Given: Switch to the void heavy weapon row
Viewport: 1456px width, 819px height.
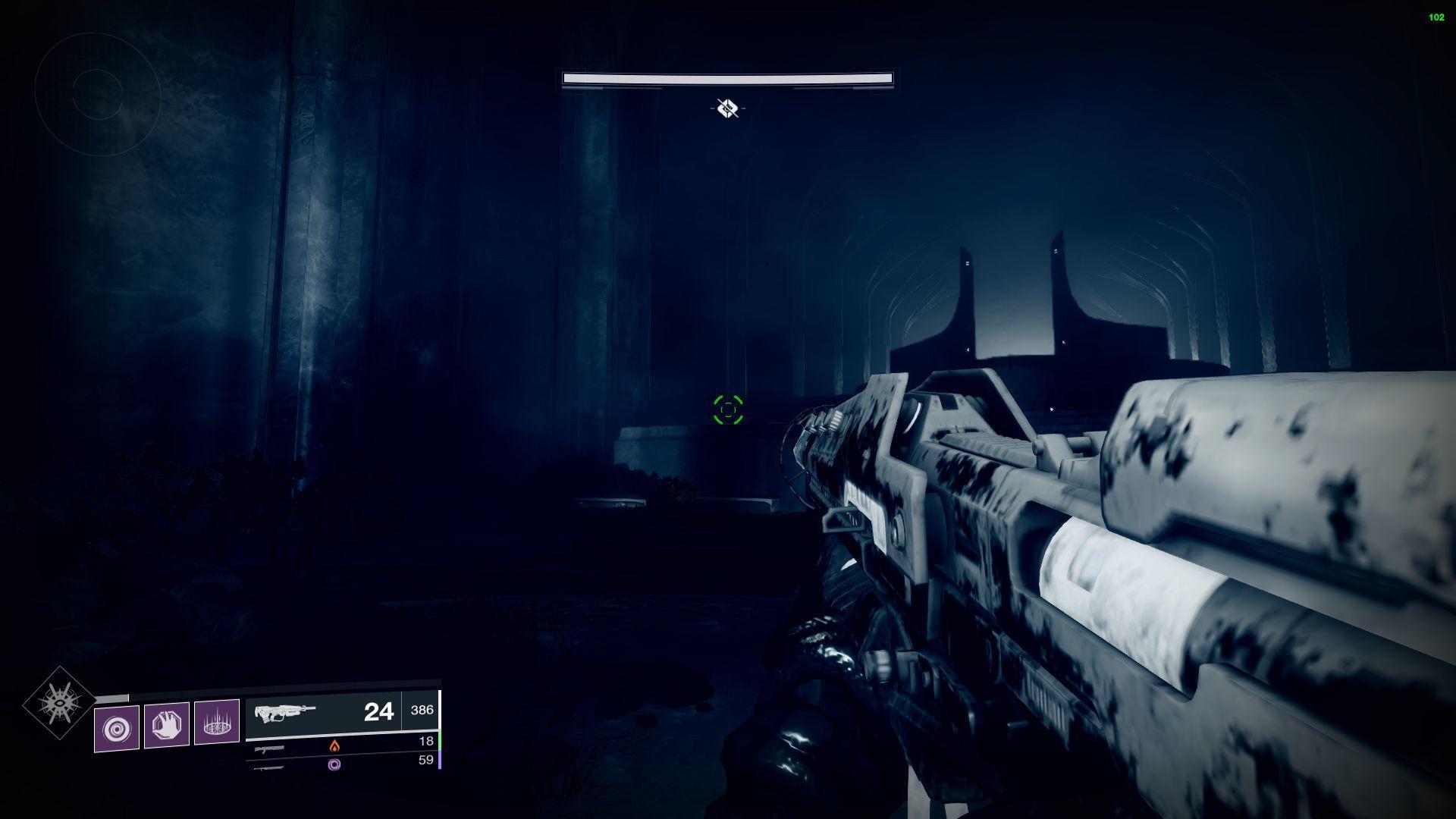Looking at the screenshot, I should 341,764.
